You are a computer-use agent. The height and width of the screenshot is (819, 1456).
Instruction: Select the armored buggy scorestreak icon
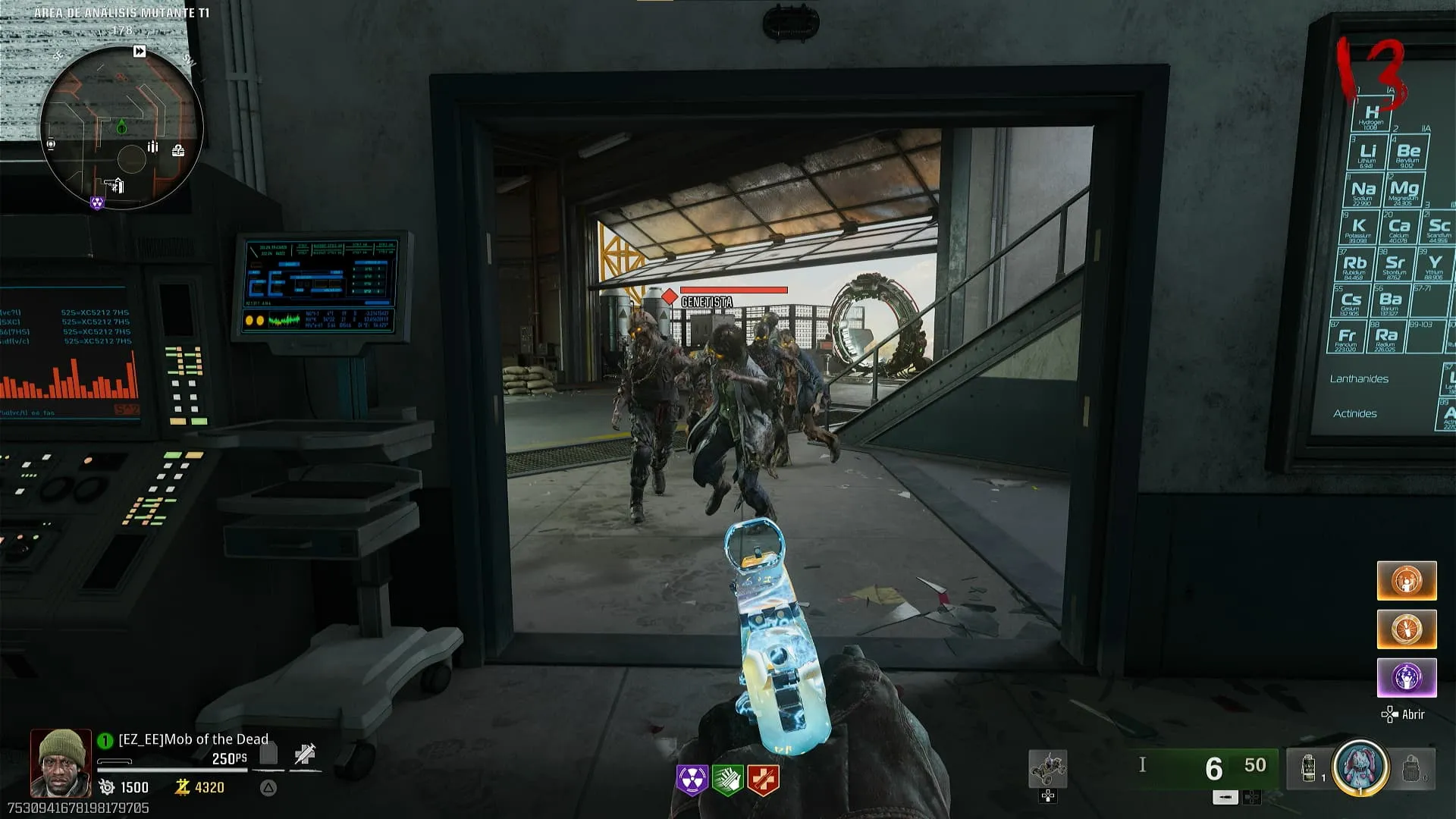(x=1048, y=769)
